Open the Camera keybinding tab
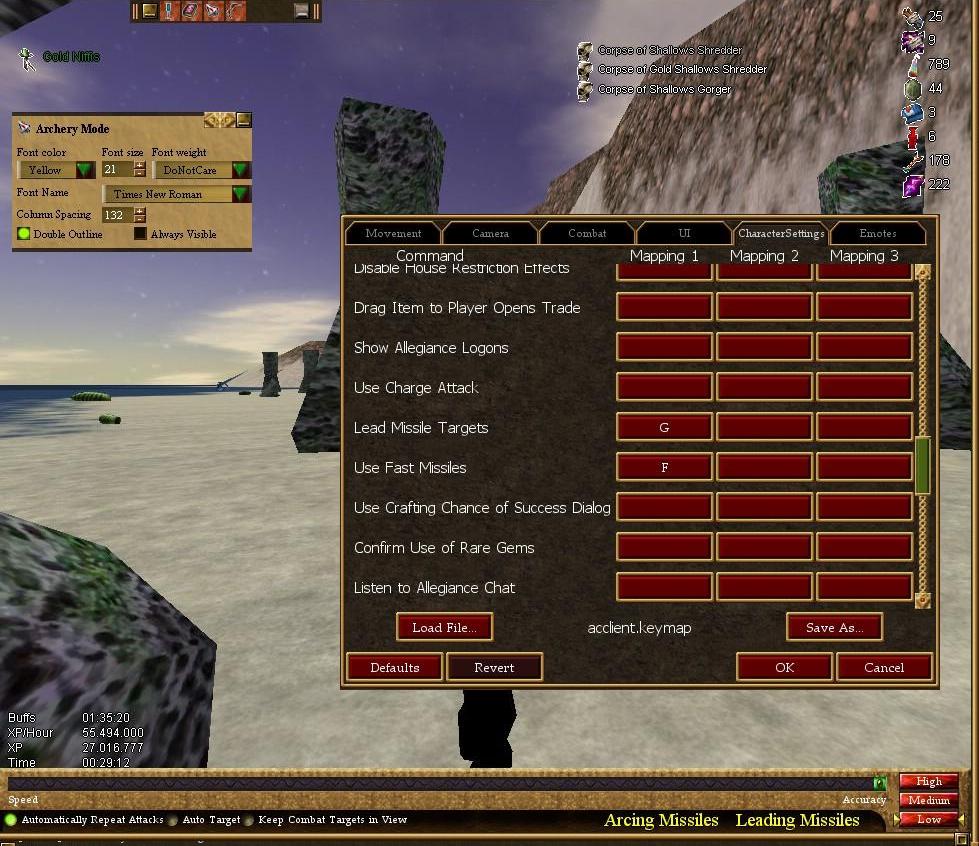Viewport: 979px width, 846px height. [490, 233]
